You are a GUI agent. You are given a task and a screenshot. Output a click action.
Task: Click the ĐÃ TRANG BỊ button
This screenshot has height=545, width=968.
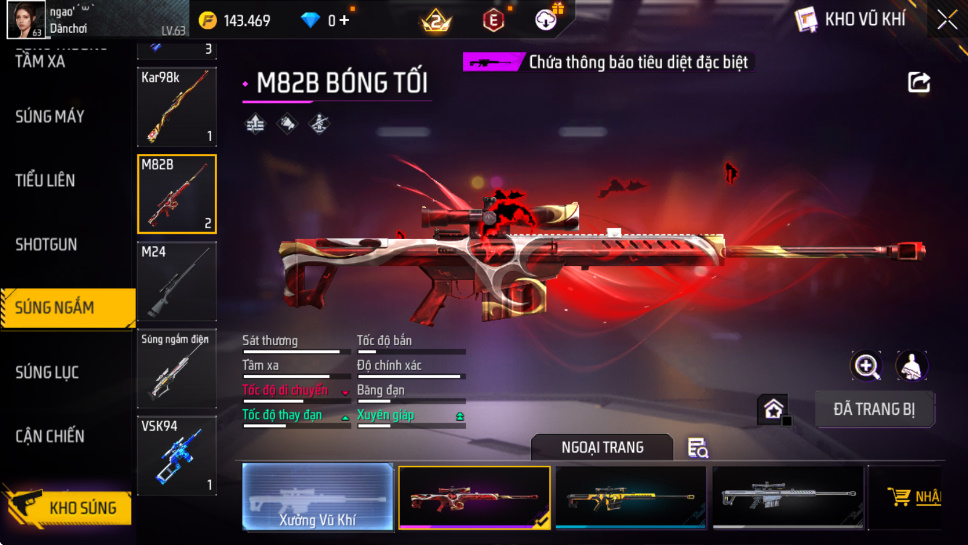pos(874,409)
